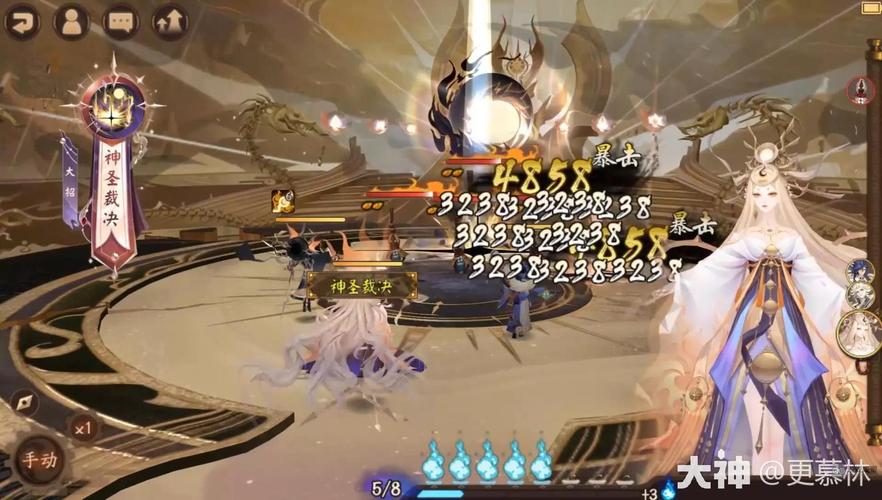Change the x1 battle speed

(x=83, y=428)
